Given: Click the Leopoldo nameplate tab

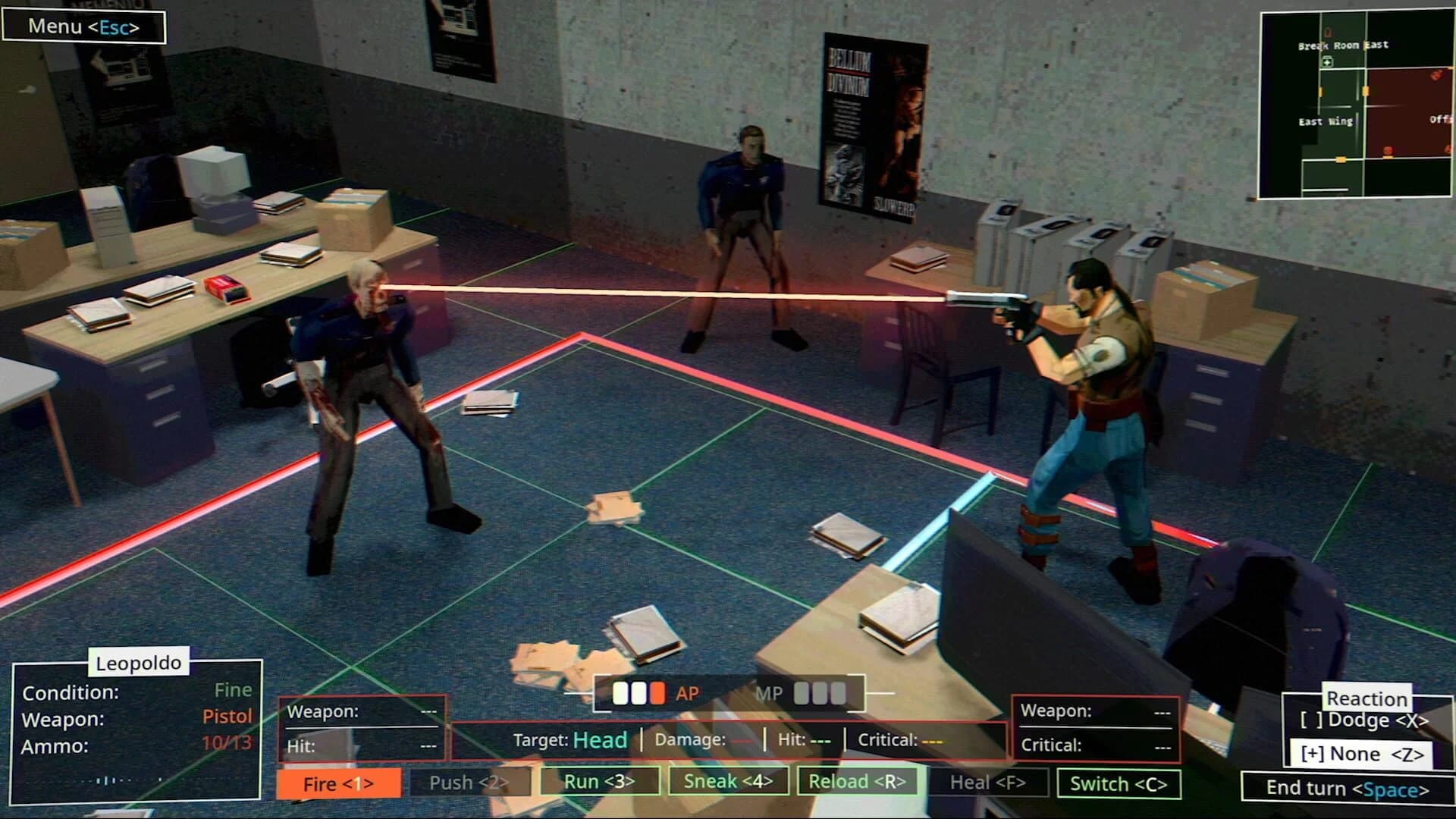Looking at the screenshot, I should pos(138,662).
